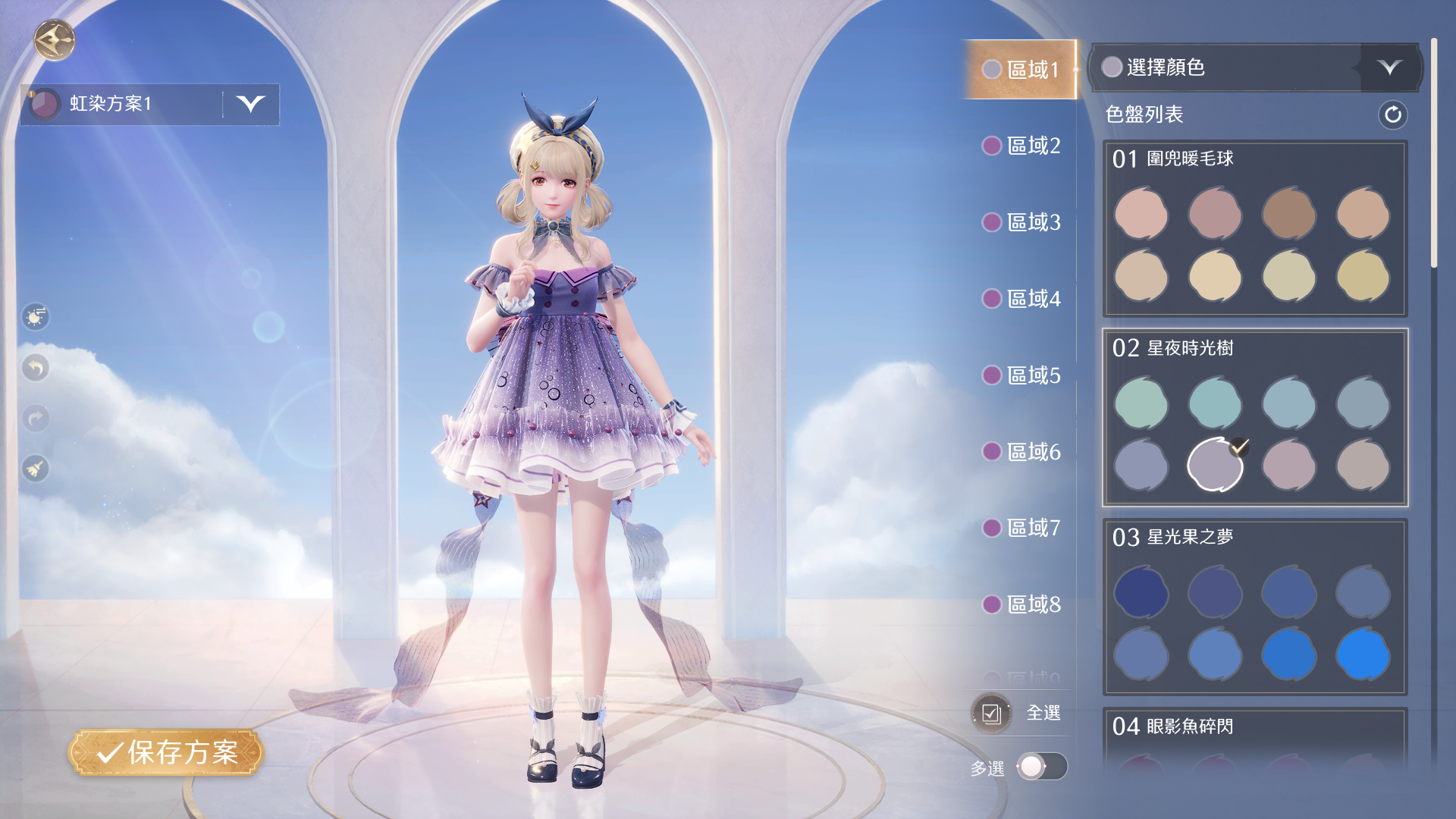Pick the brown swatch in palette 01
Image resolution: width=1456 pixels, height=819 pixels.
click(1288, 215)
